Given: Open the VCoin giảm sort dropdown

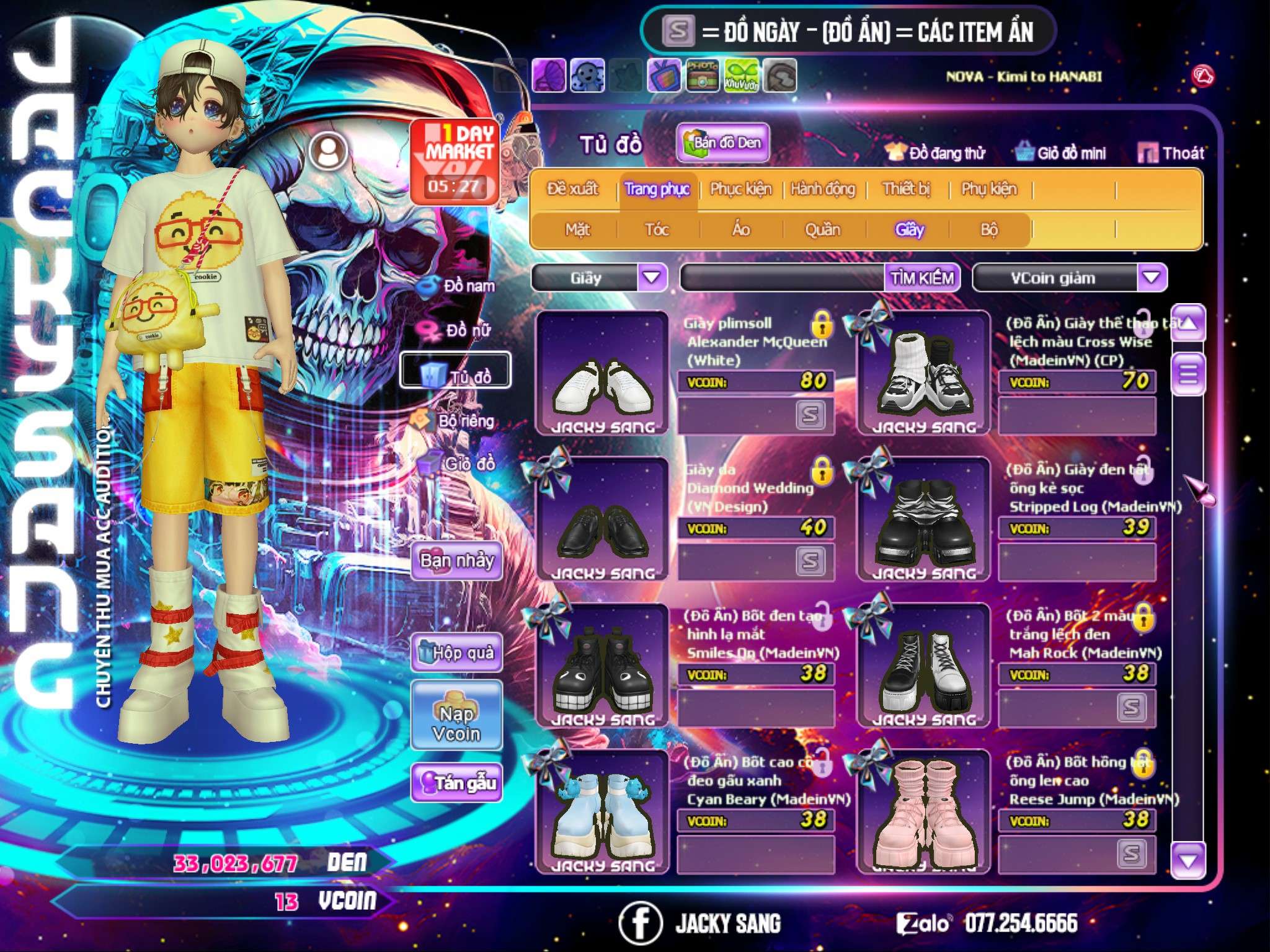Looking at the screenshot, I should [1152, 277].
